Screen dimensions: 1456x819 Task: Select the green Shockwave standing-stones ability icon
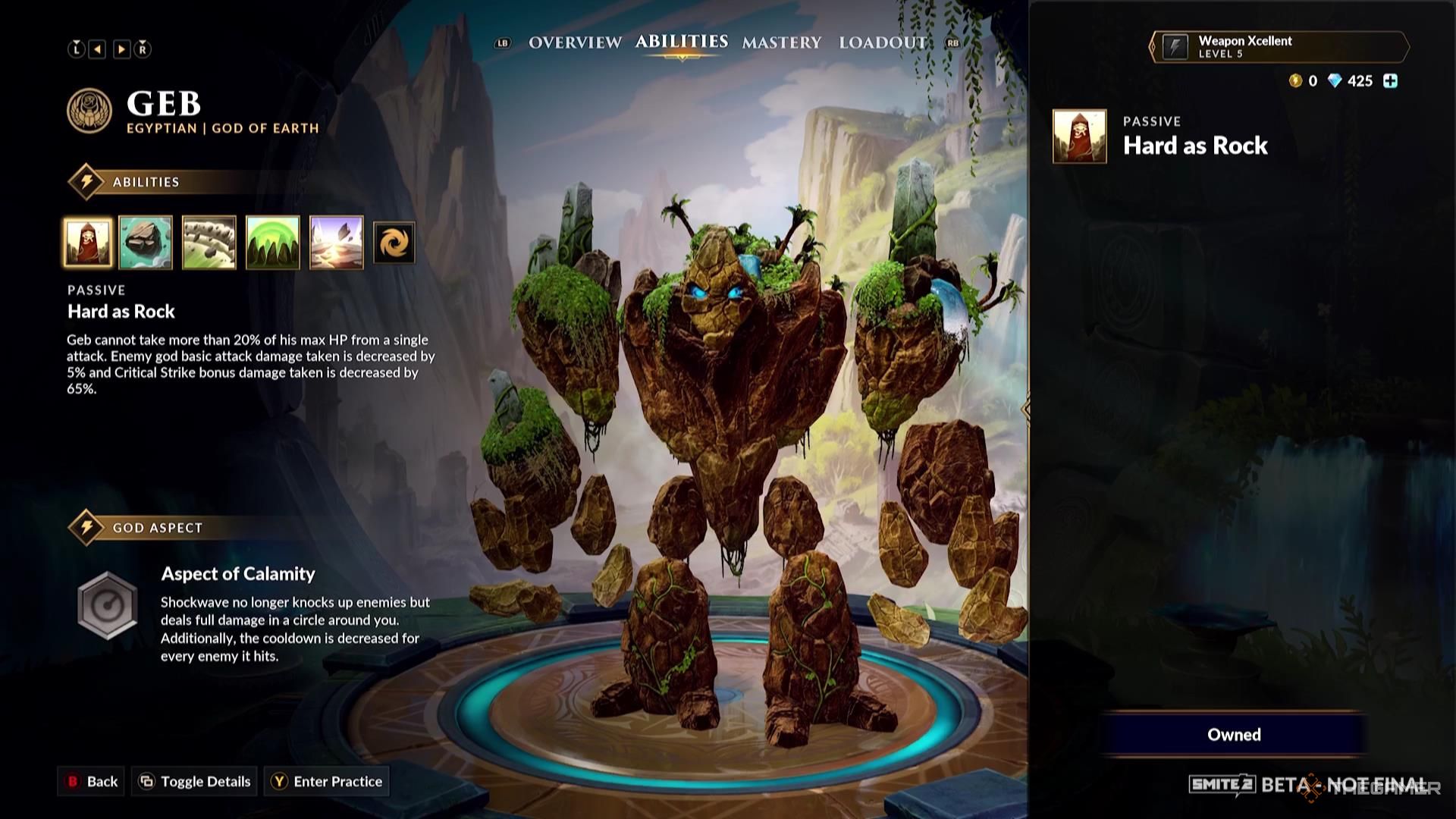[271, 243]
